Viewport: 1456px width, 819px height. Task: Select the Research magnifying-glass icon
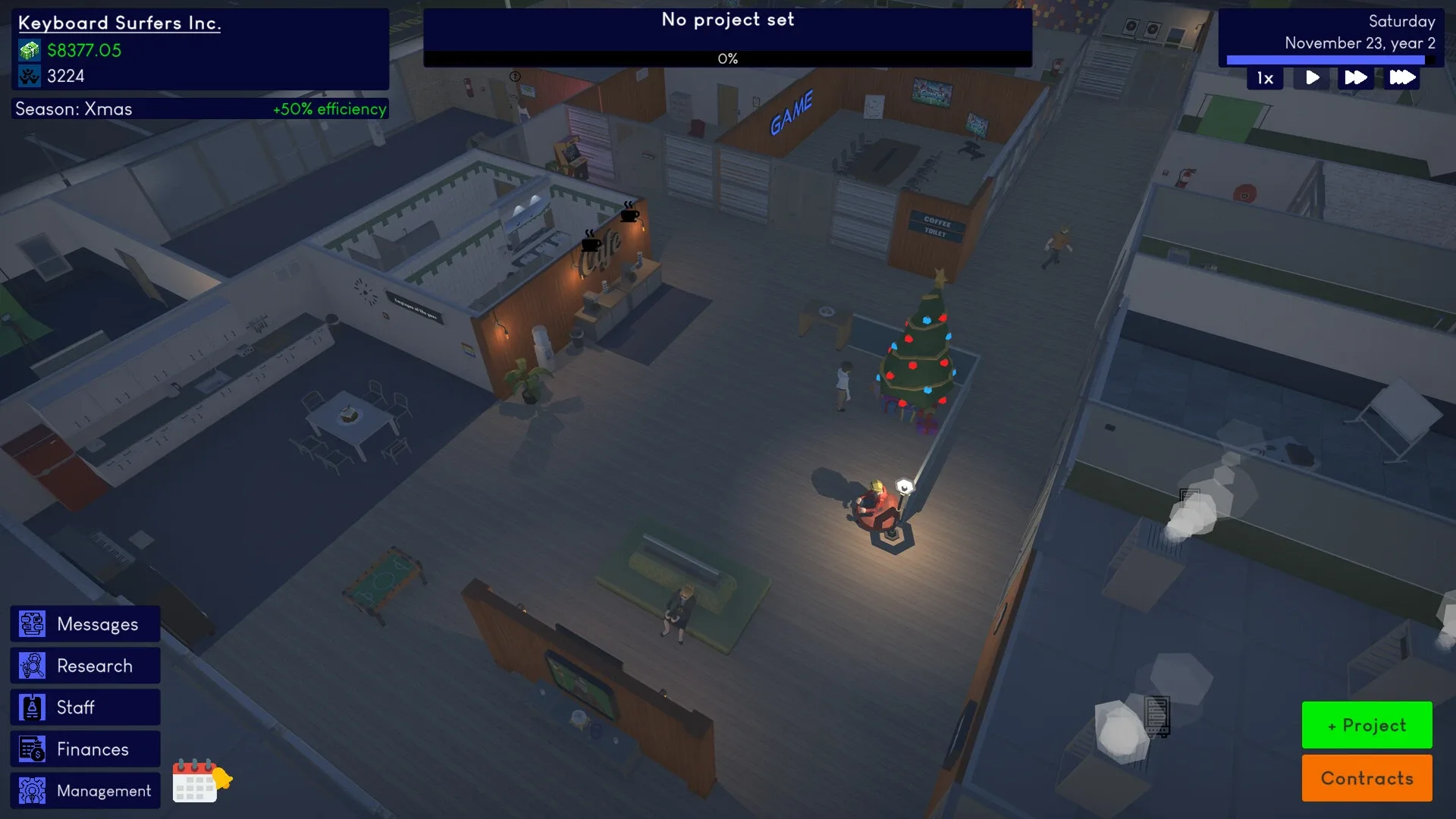[33, 665]
